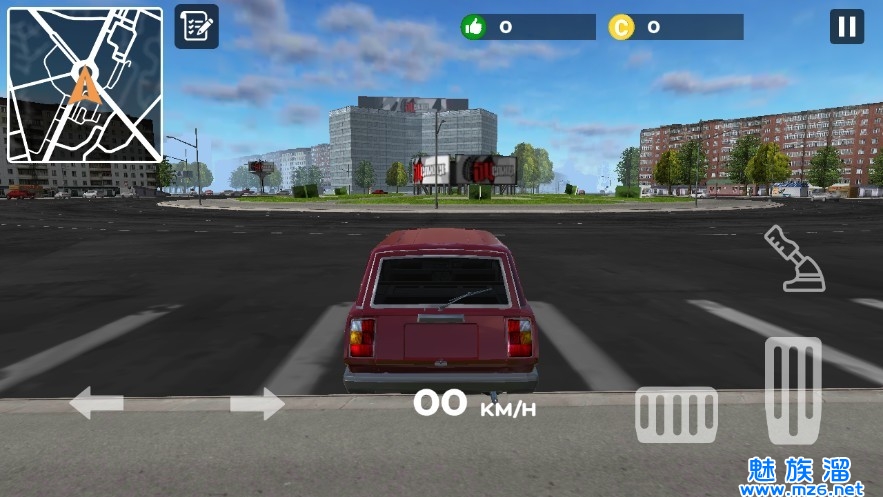Screen dimensions: 883x497
Task: Open the task checklist icon
Action: (197, 27)
